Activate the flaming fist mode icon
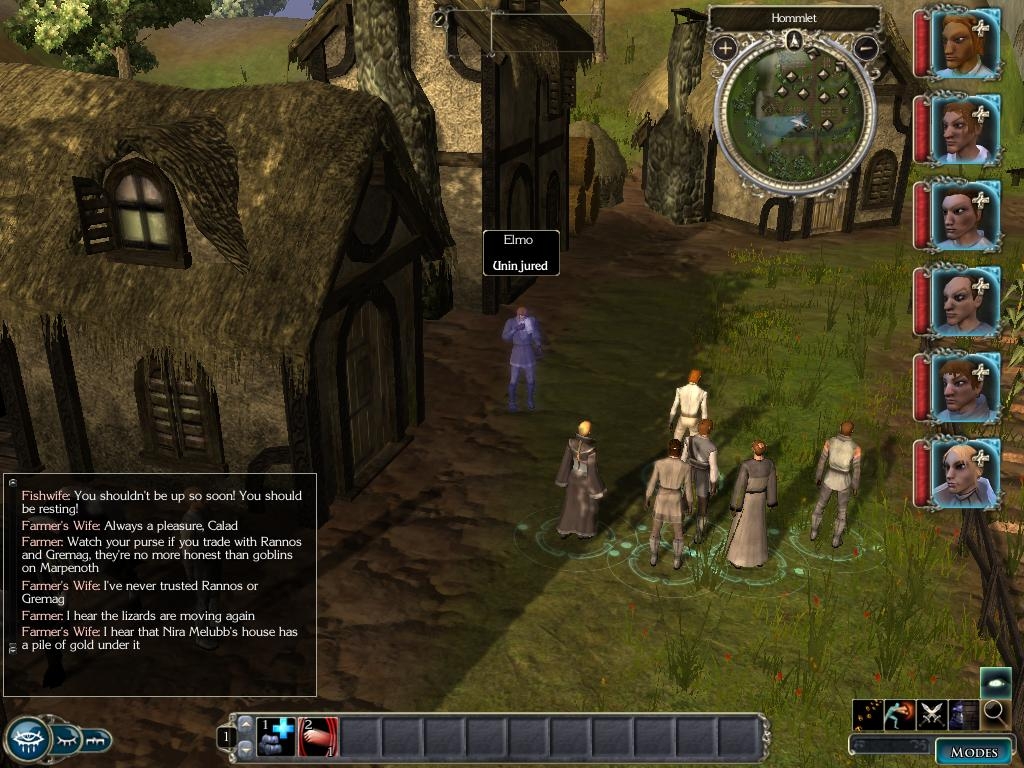The height and width of the screenshot is (768, 1024). (900, 714)
